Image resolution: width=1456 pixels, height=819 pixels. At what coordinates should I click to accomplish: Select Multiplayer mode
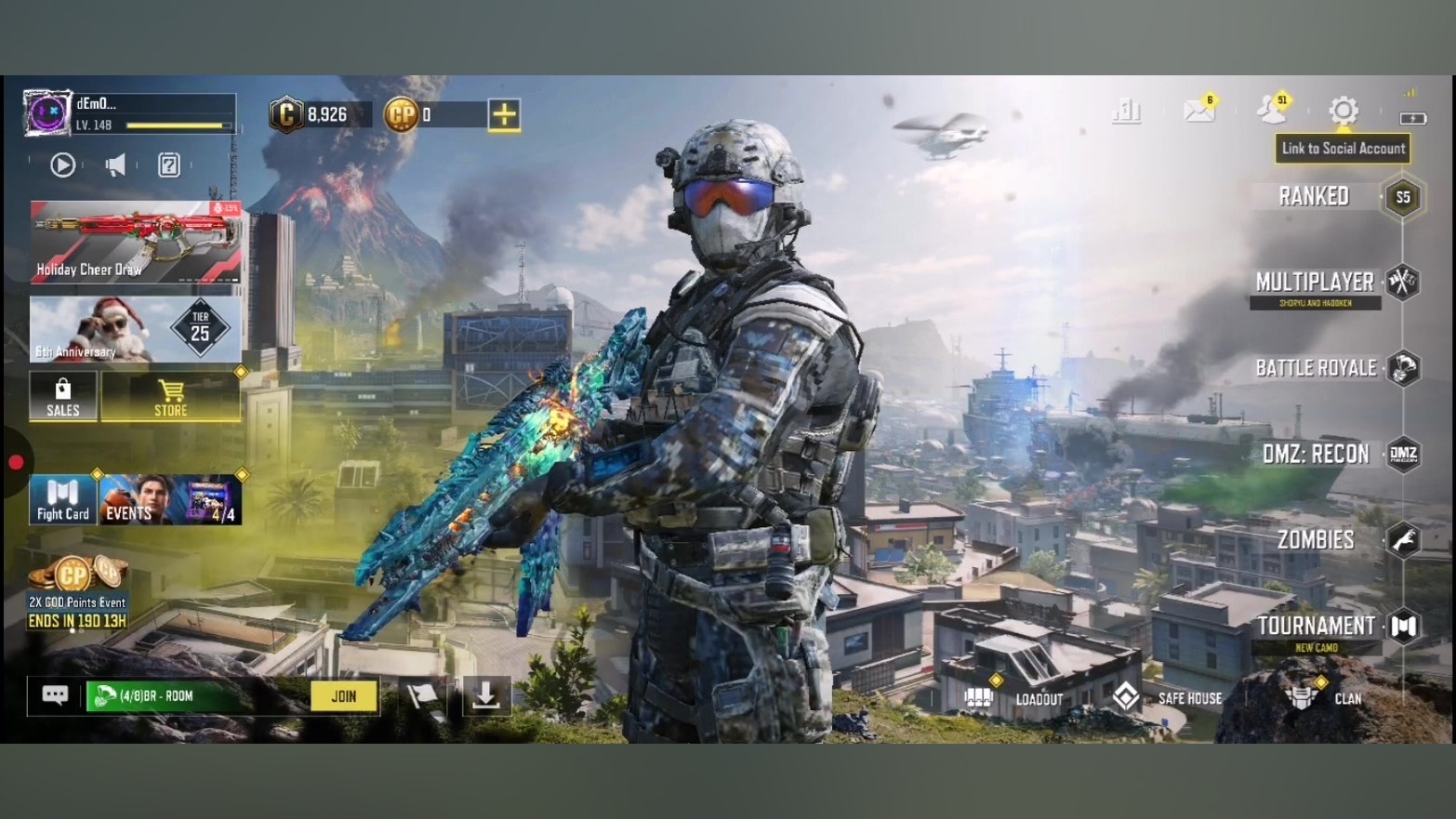(1315, 283)
